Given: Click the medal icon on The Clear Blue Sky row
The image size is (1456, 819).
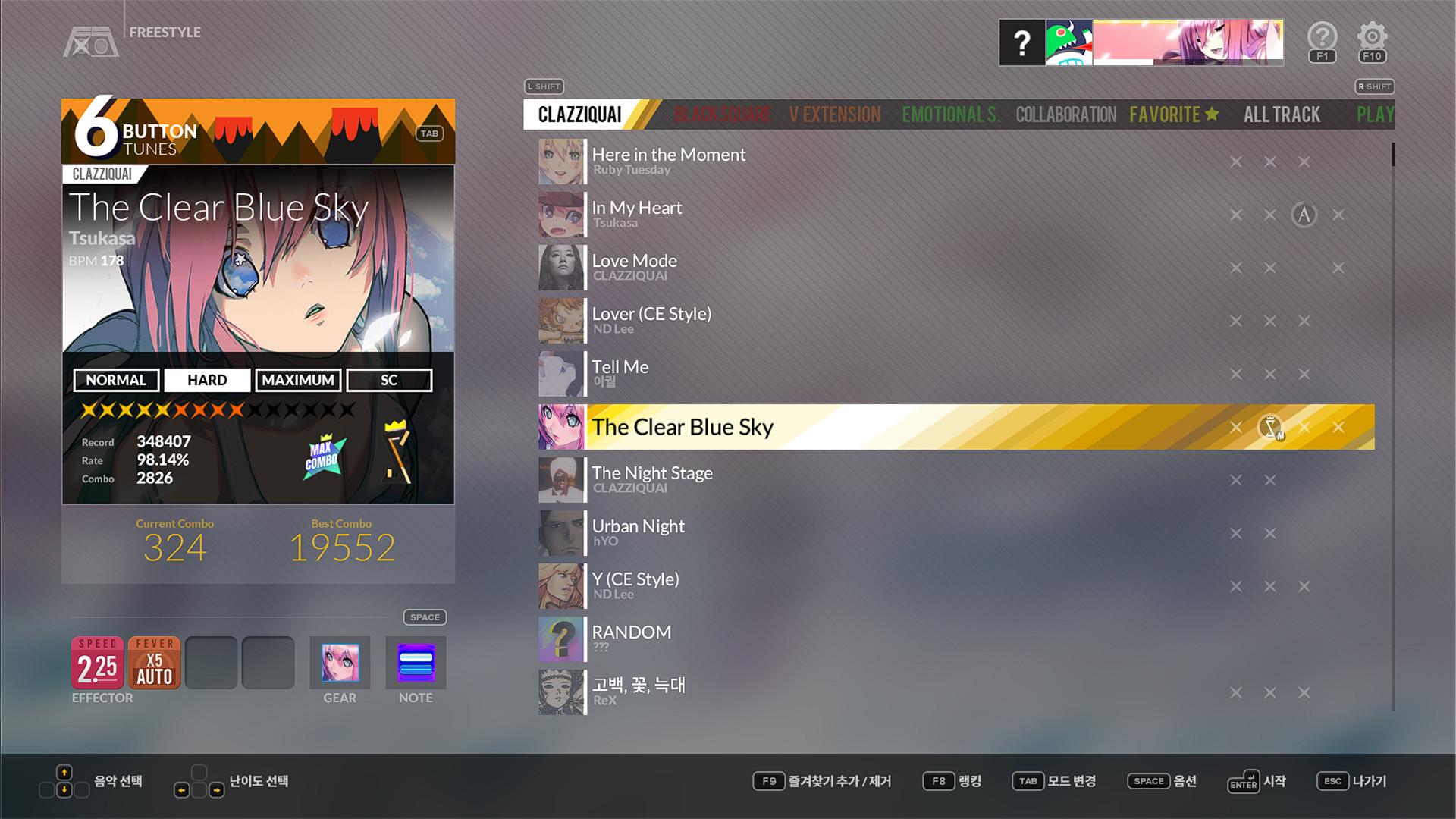Looking at the screenshot, I should click(1269, 426).
